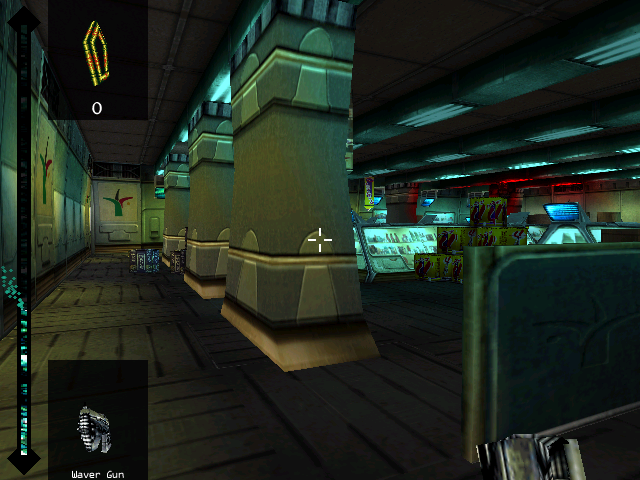Click the green crystal item icon
Image resolution: width=640 pixels, height=480 pixels.
[96, 53]
